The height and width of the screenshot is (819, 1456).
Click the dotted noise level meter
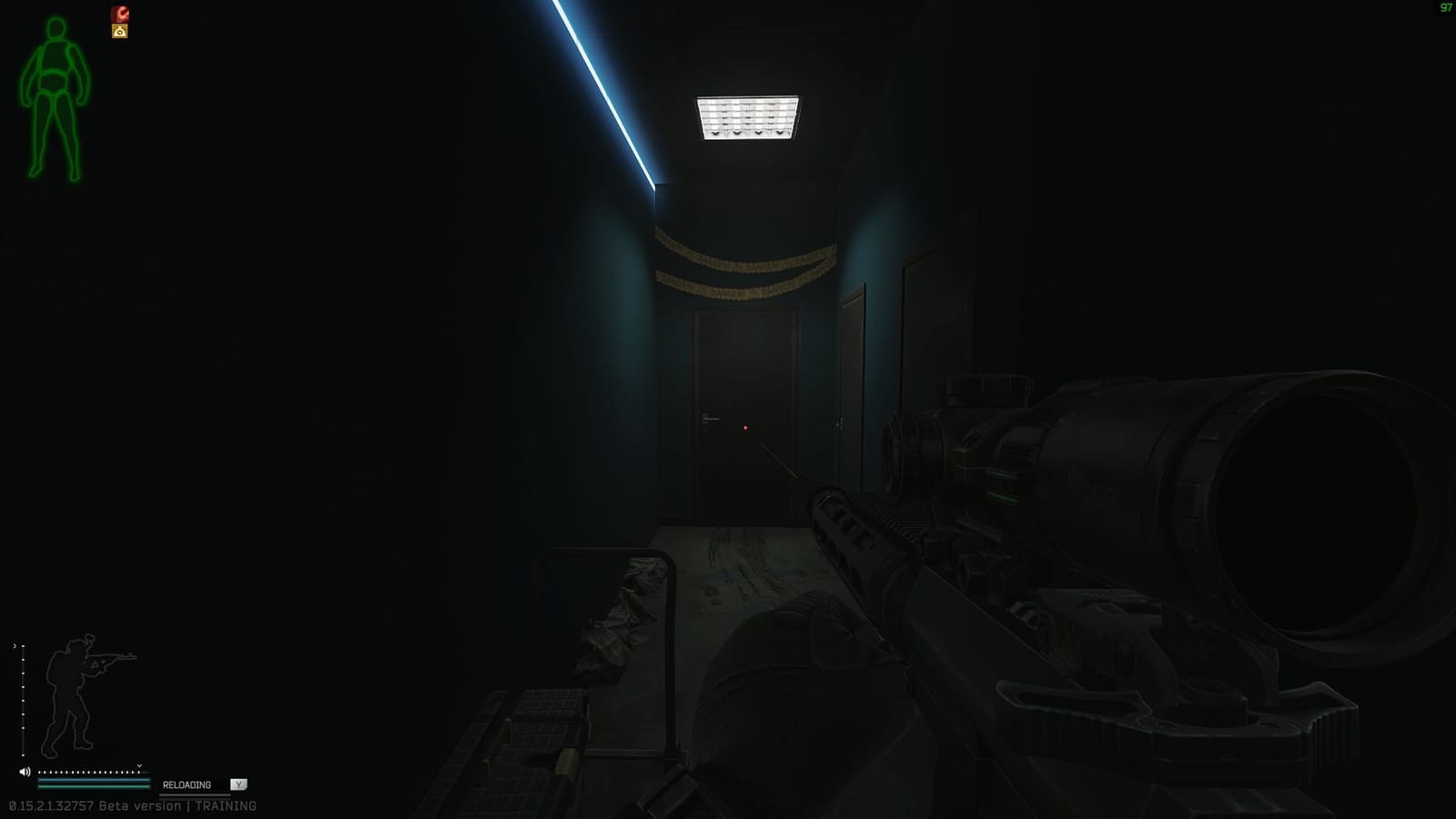[x=89, y=772]
